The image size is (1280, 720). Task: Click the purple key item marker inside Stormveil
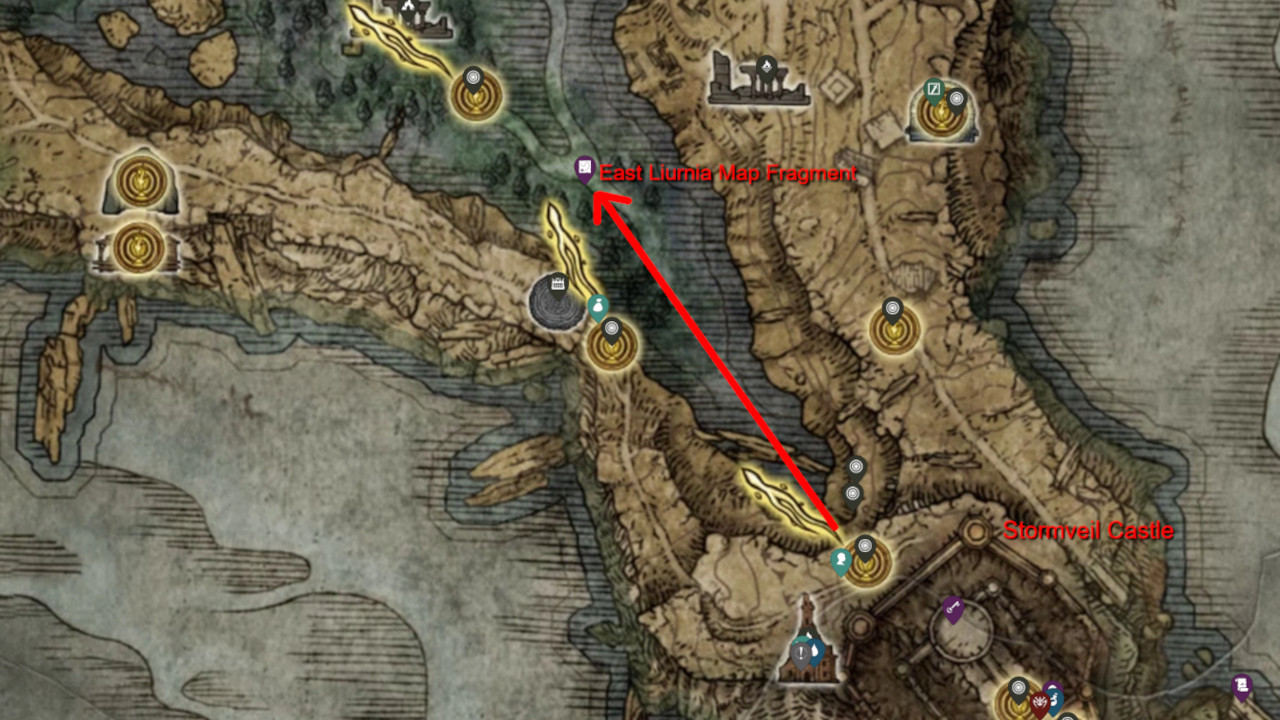tap(952, 606)
